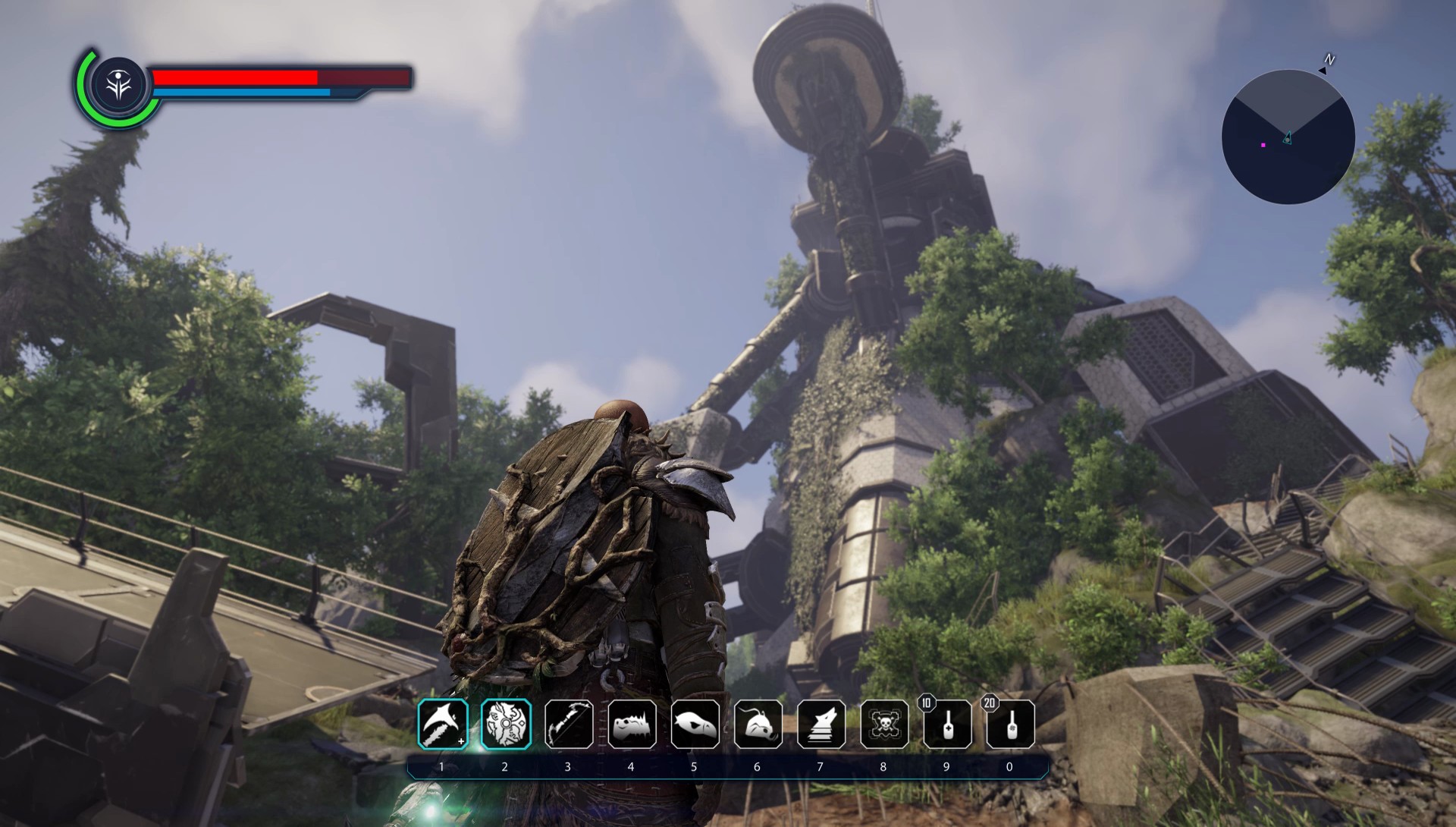Click the faction emblem beside the health bar

[x=119, y=86]
